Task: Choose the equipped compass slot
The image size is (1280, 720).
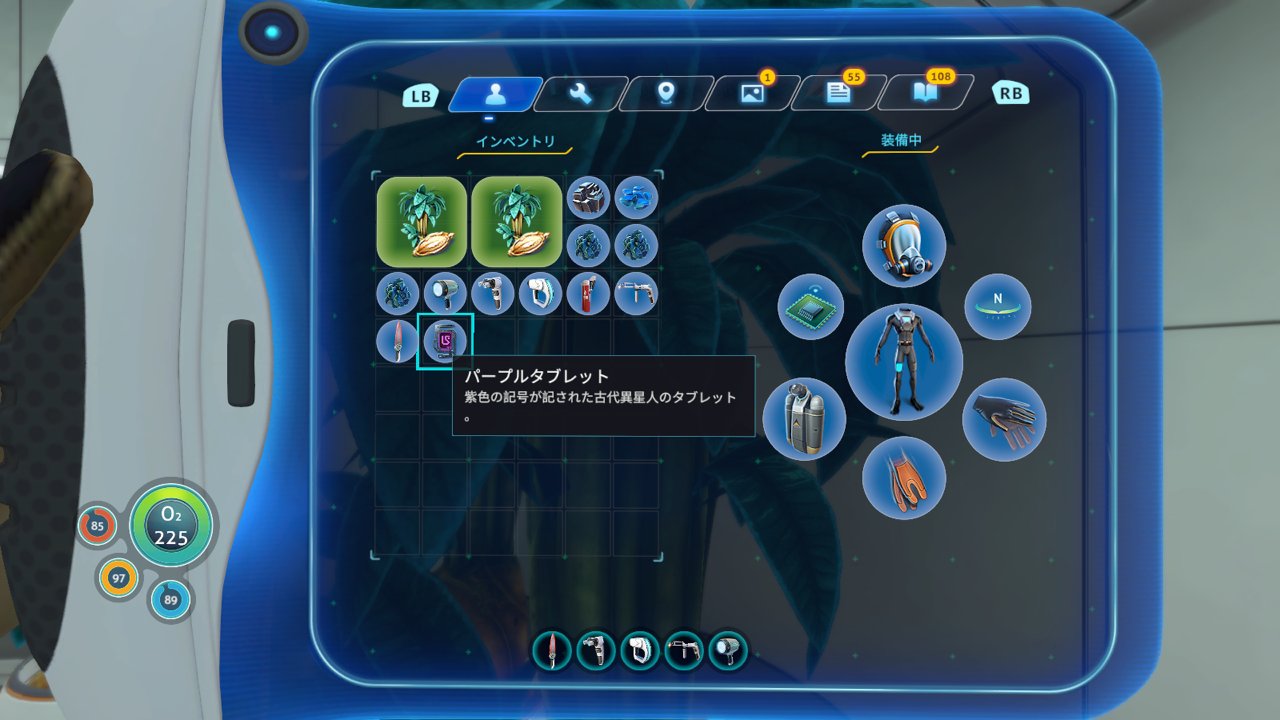Action: pyautogui.click(x=997, y=306)
